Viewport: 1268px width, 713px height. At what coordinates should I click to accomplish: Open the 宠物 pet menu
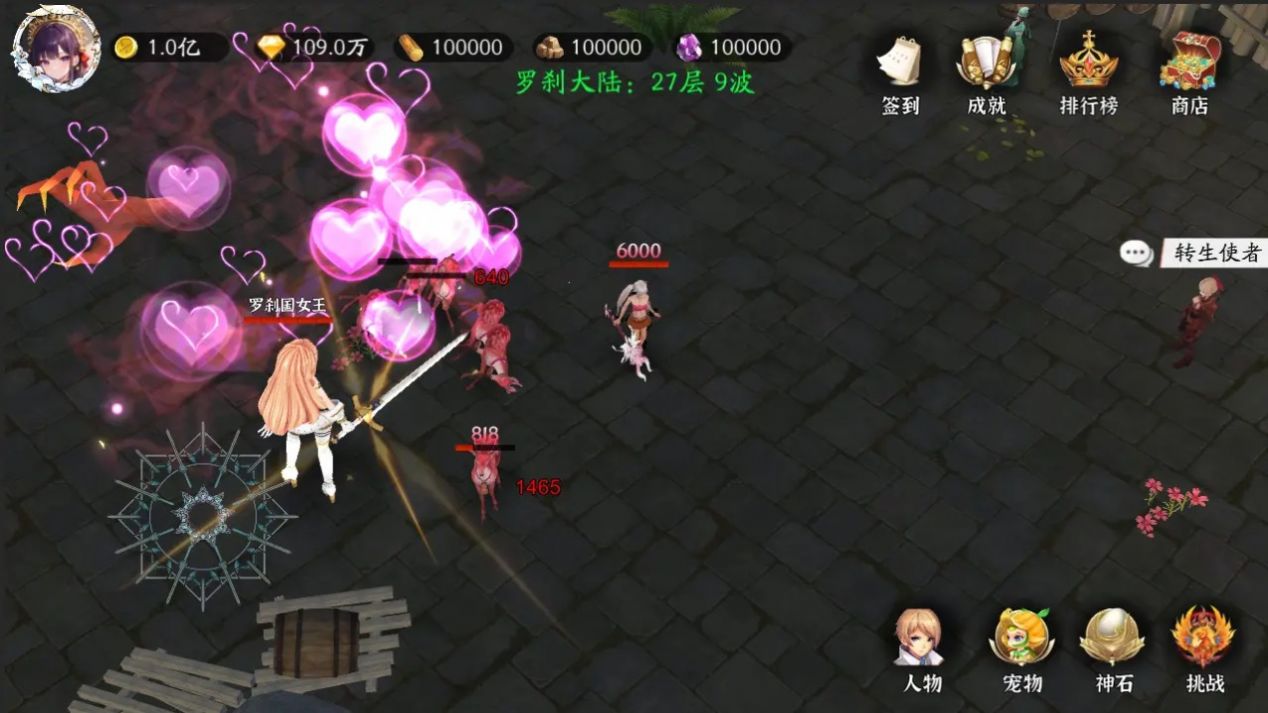point(1022,648)
